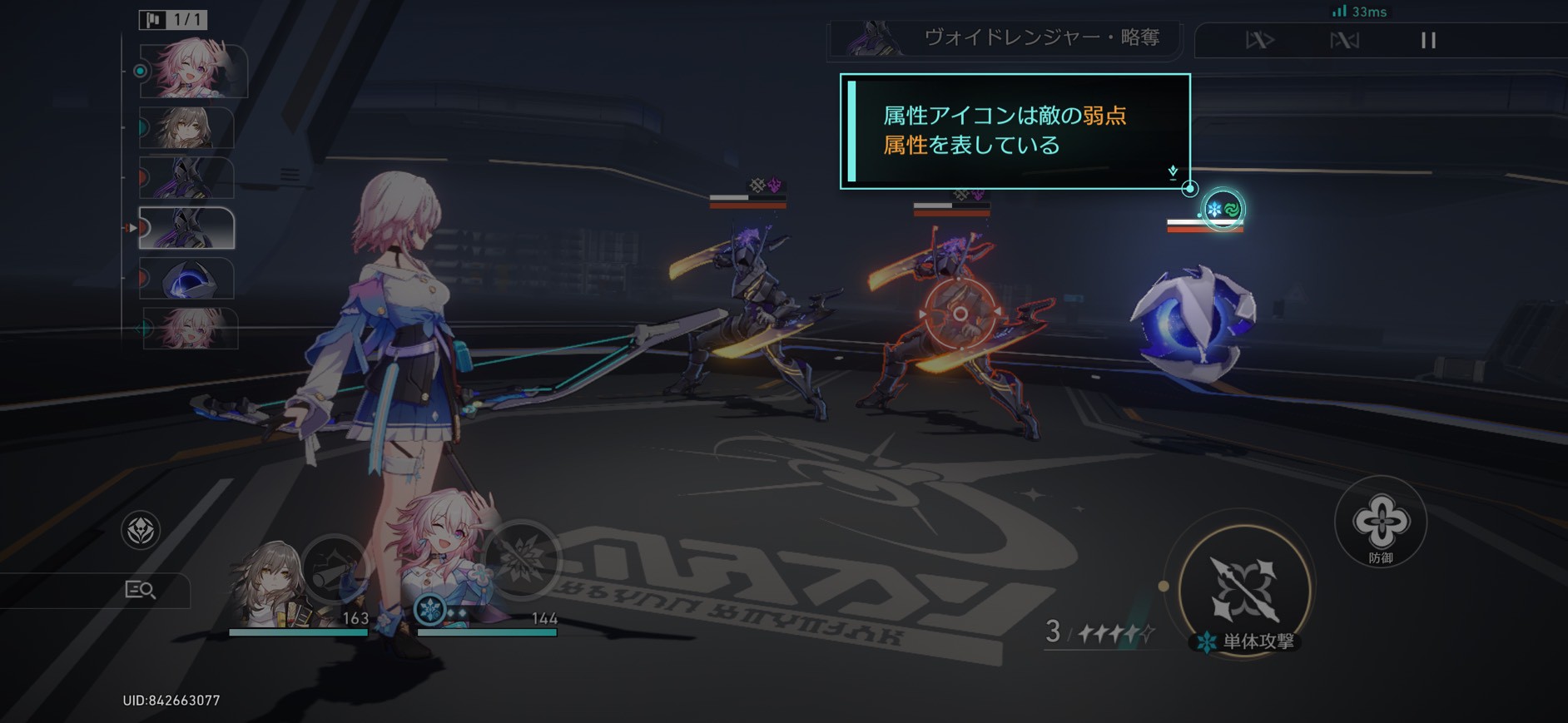The width and height of the screenshot is (1568, 723).
Task: Trigger Trailblazer's ultimate ability icon
Action: pos(335,567)
